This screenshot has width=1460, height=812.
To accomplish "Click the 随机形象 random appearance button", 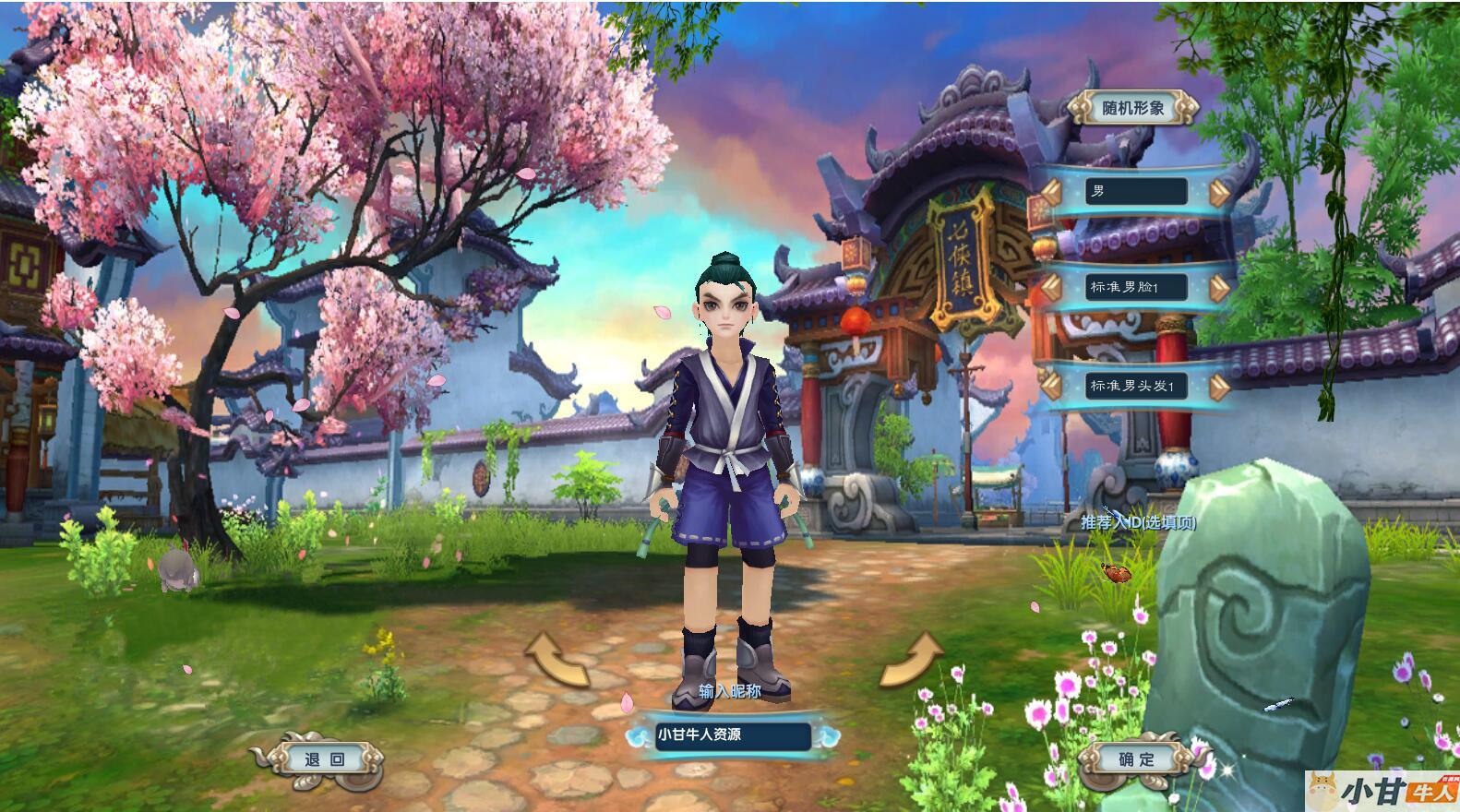I will tap(1133, 108).
